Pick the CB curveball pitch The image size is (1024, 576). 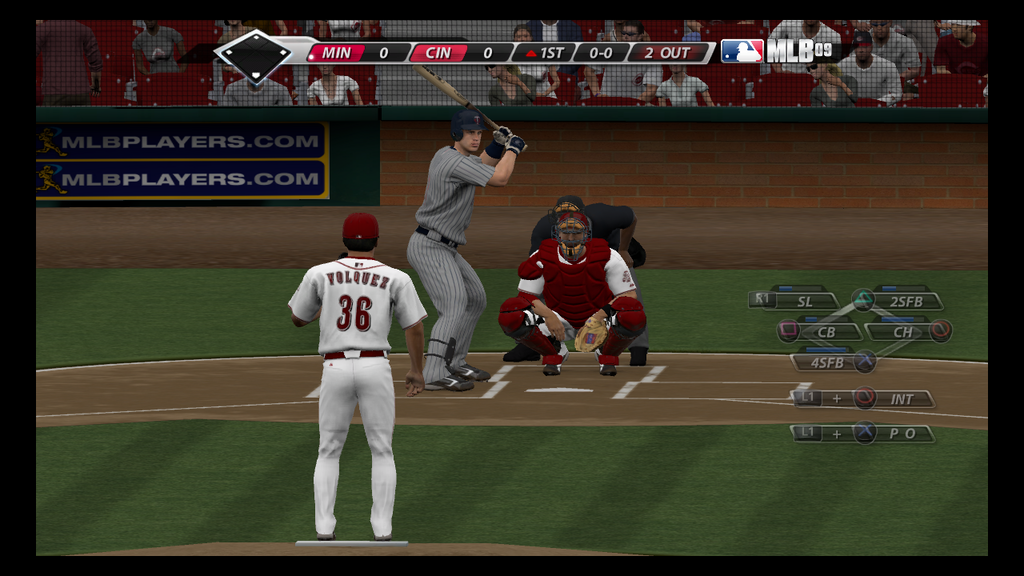tap(826, 331)
